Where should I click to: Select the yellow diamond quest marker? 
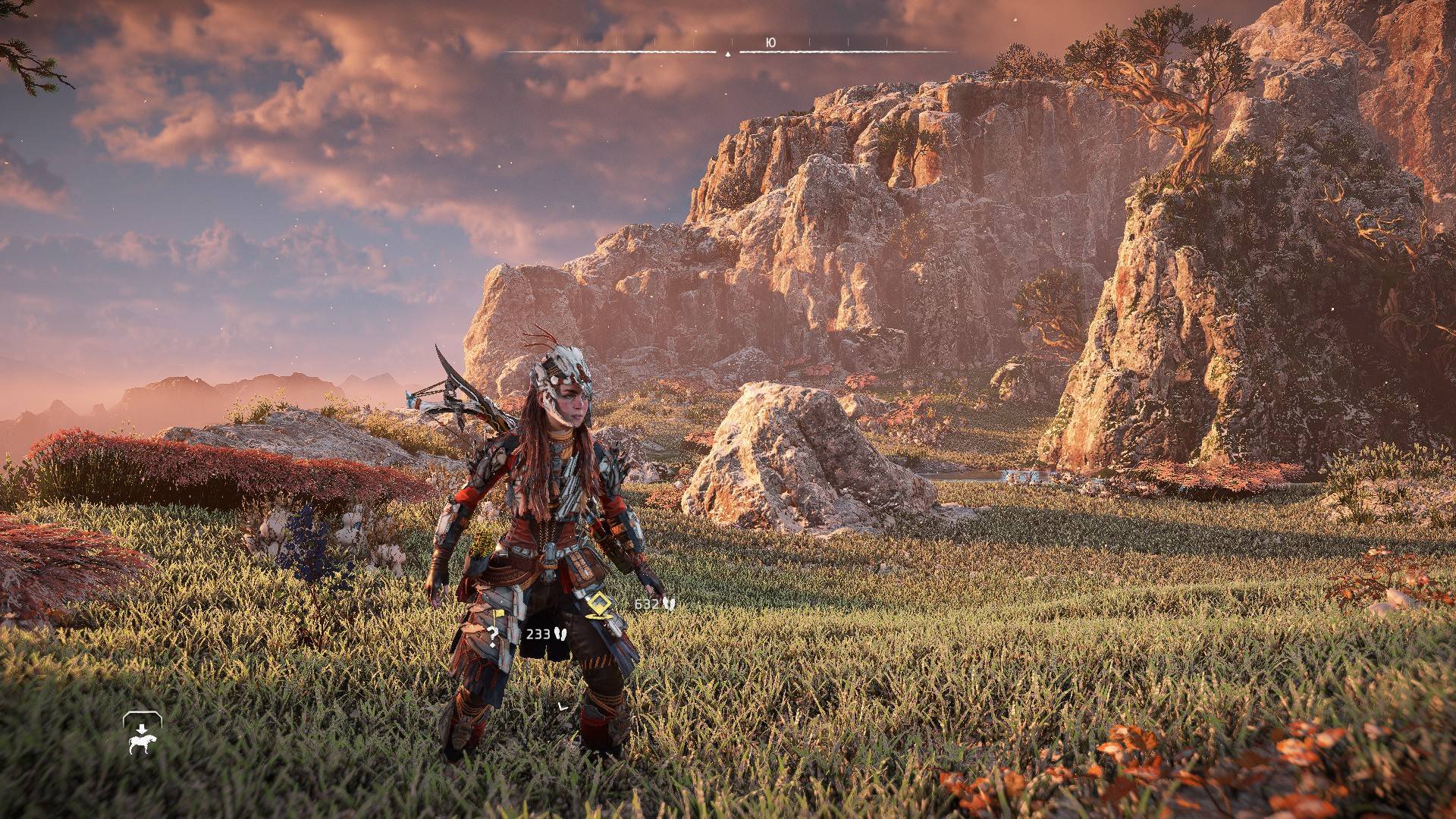tap(599, 604)
